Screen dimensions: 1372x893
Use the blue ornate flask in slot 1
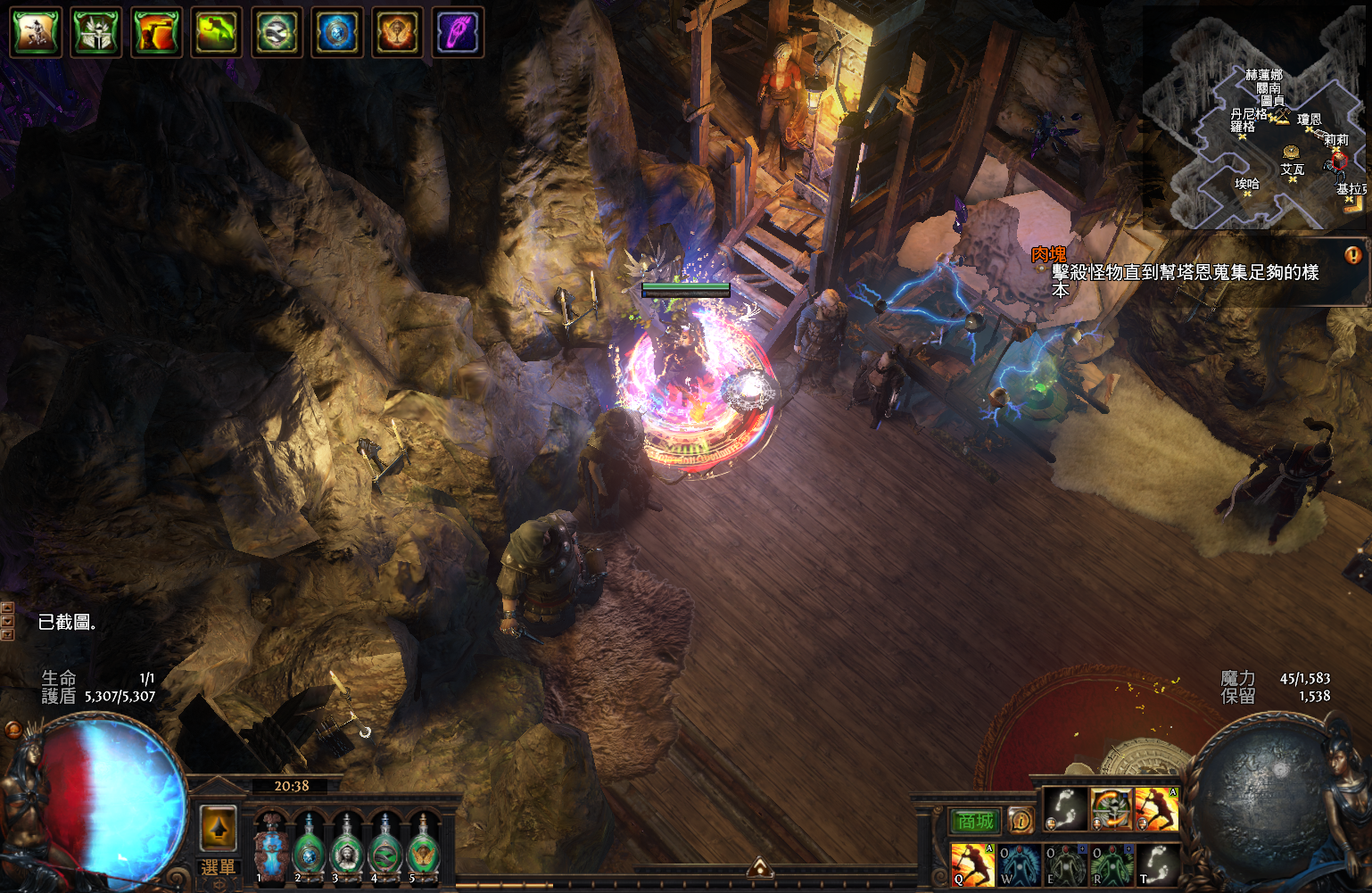[269, 848]
